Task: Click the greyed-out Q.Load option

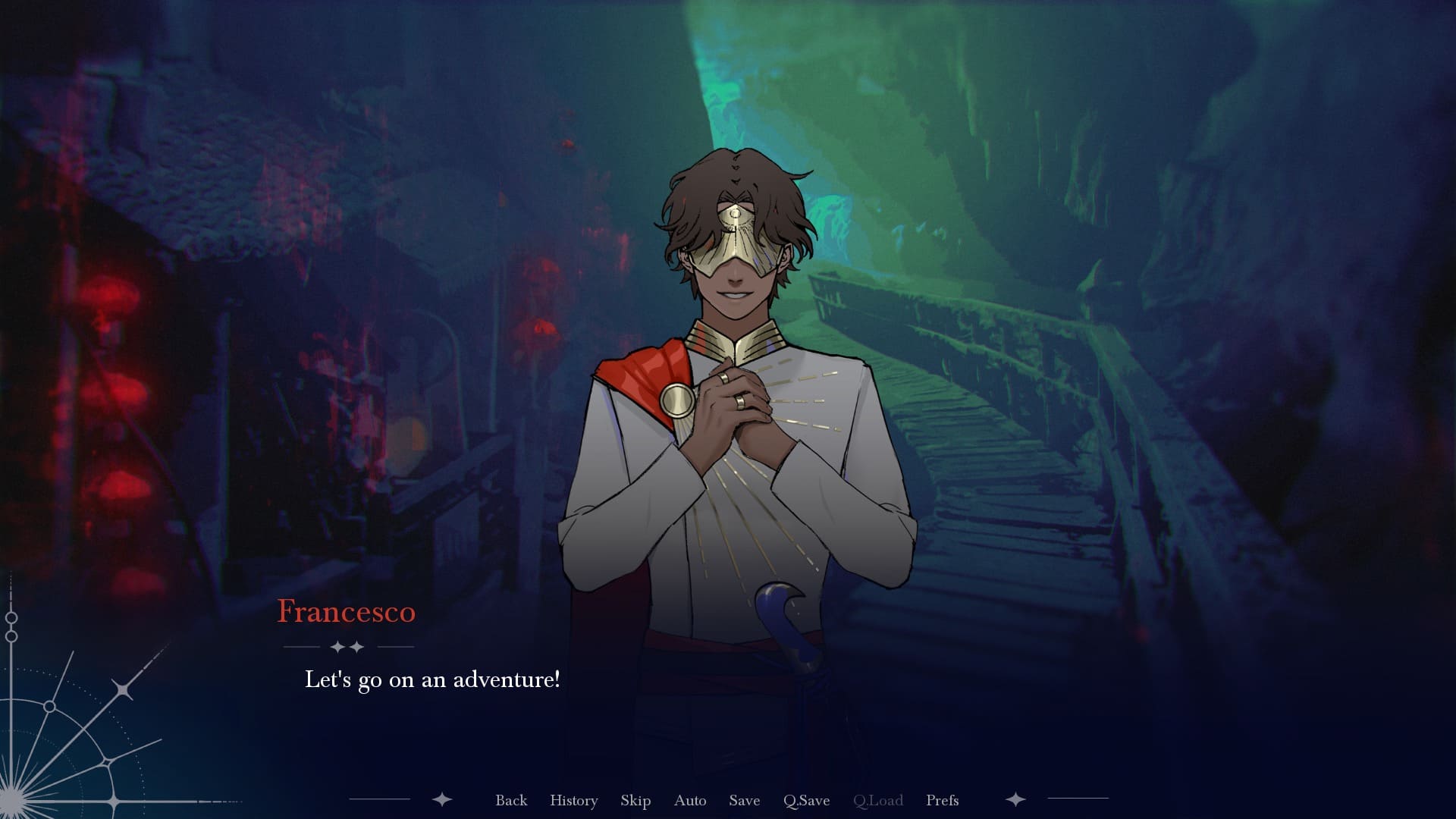Action: pos(877,800)
